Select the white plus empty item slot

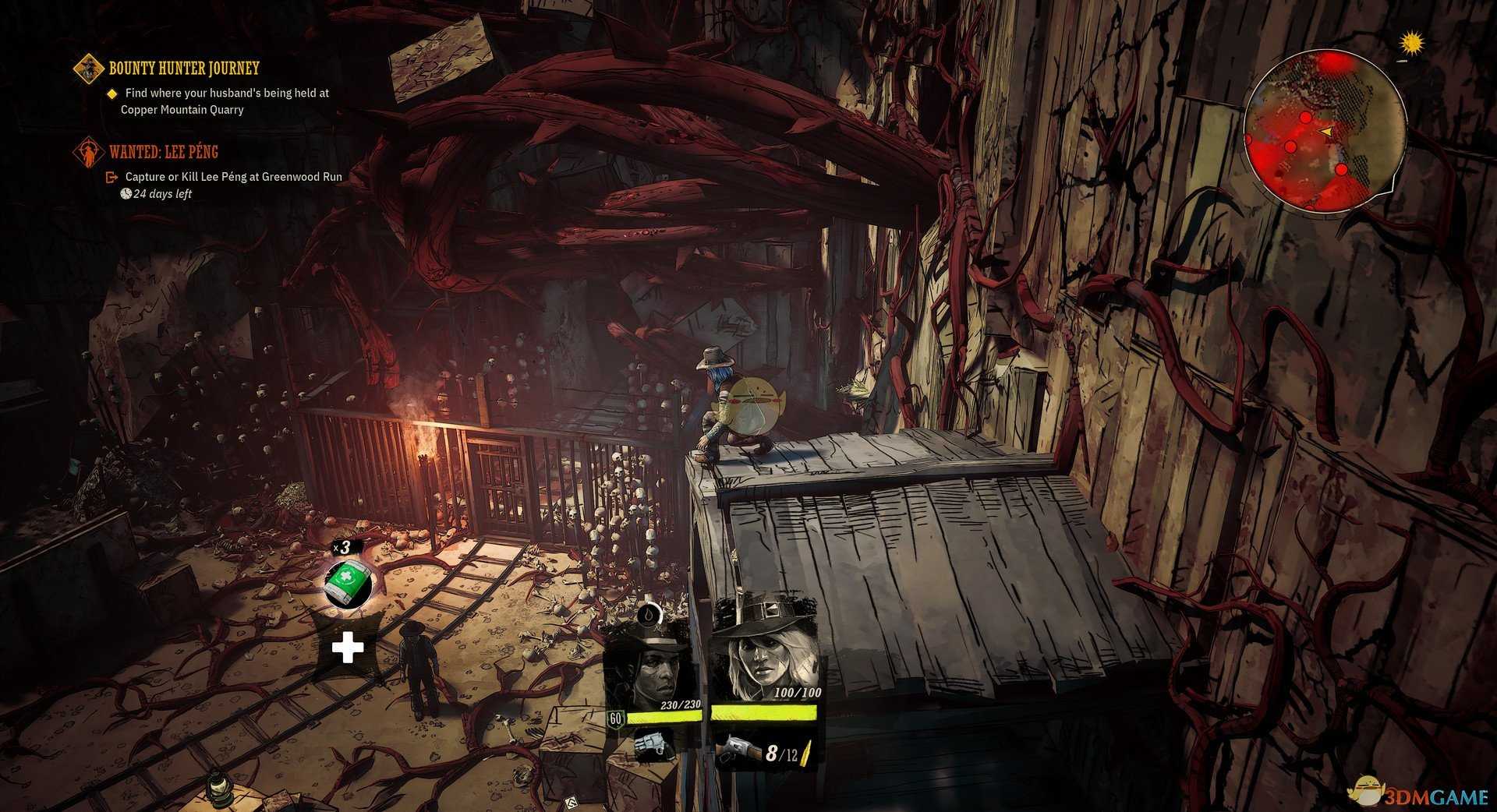348,648
